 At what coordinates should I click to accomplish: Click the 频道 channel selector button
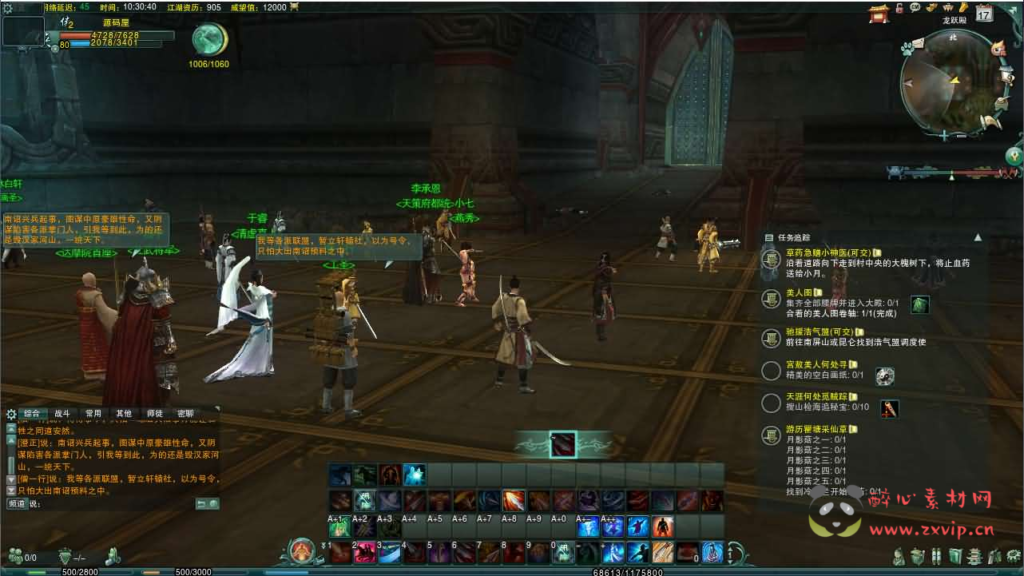pyautogui.click(x=17, y=504)
